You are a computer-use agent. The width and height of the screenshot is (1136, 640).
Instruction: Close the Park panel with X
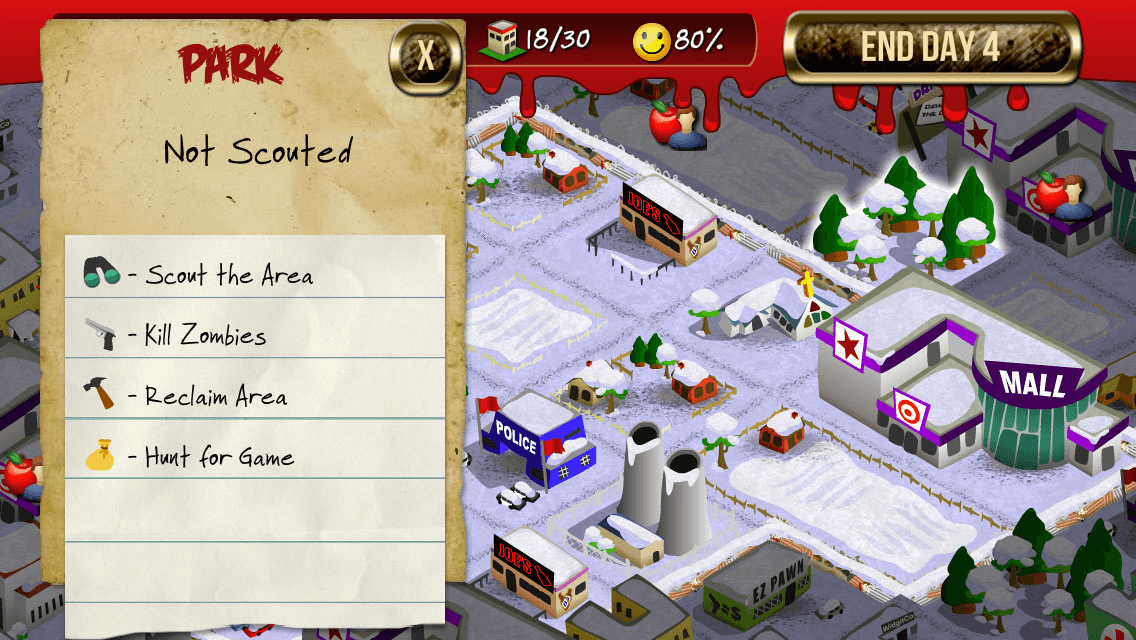click(426, 56)
